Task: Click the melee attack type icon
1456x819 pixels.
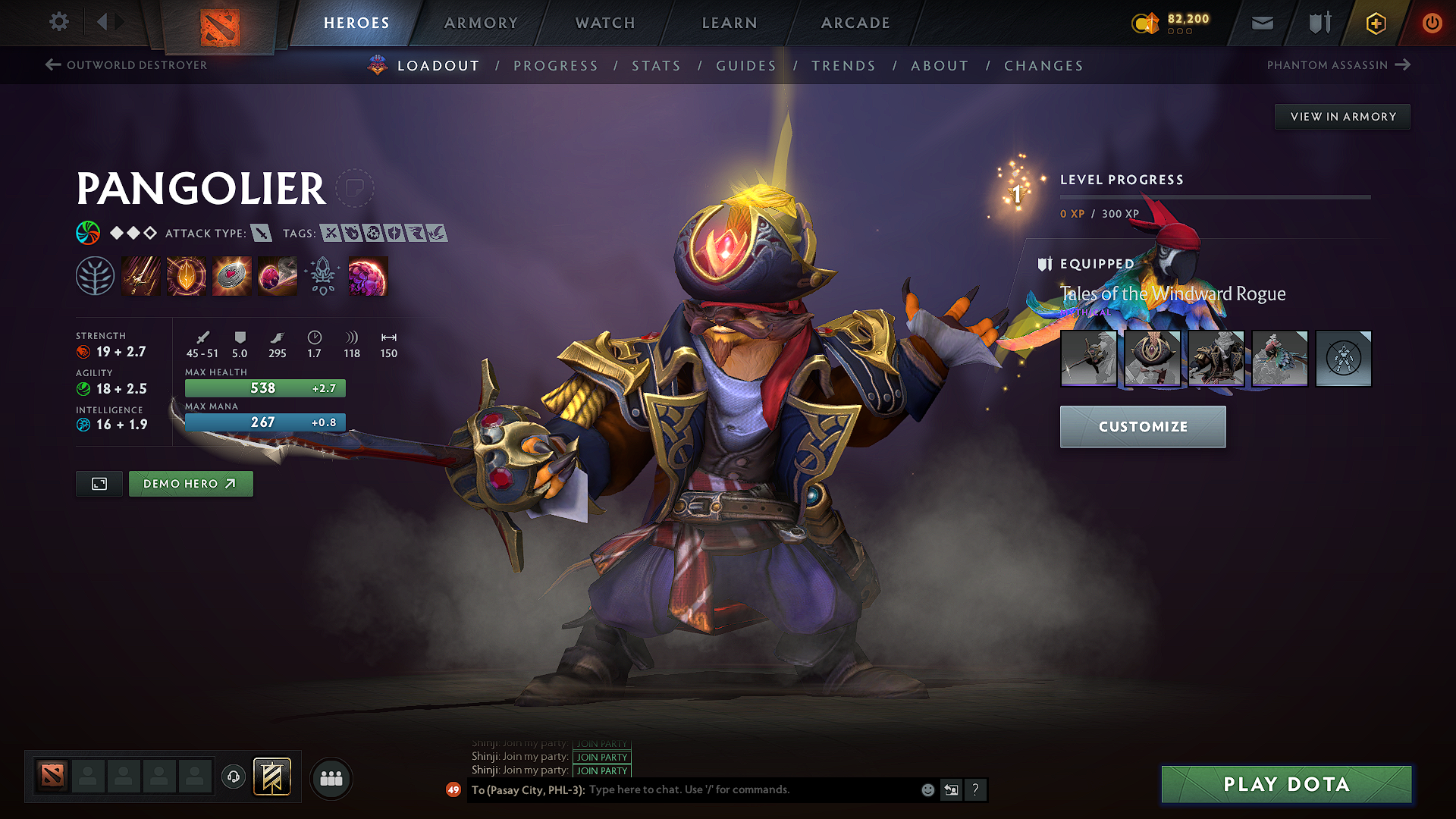Action: pos(262,234)
